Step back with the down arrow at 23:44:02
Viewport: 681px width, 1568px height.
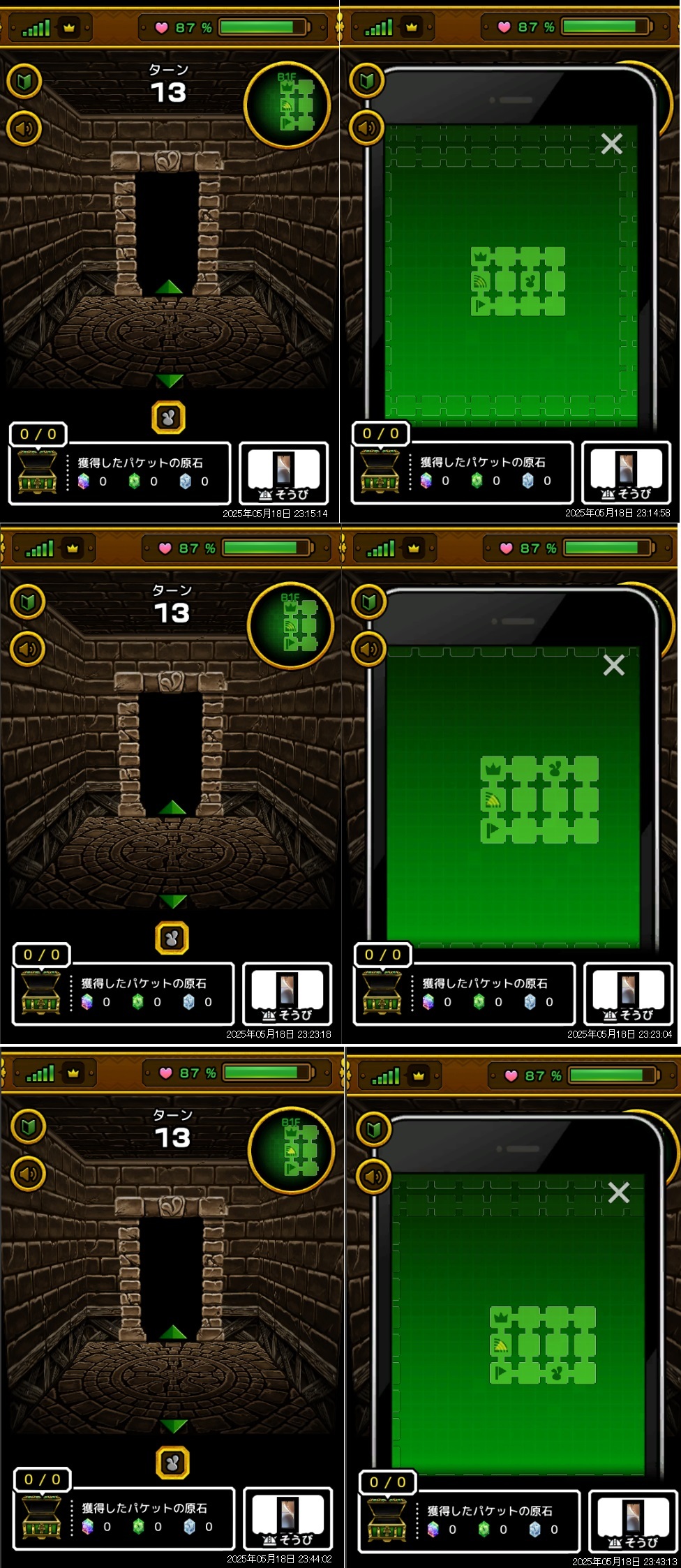coord(173,1425)
